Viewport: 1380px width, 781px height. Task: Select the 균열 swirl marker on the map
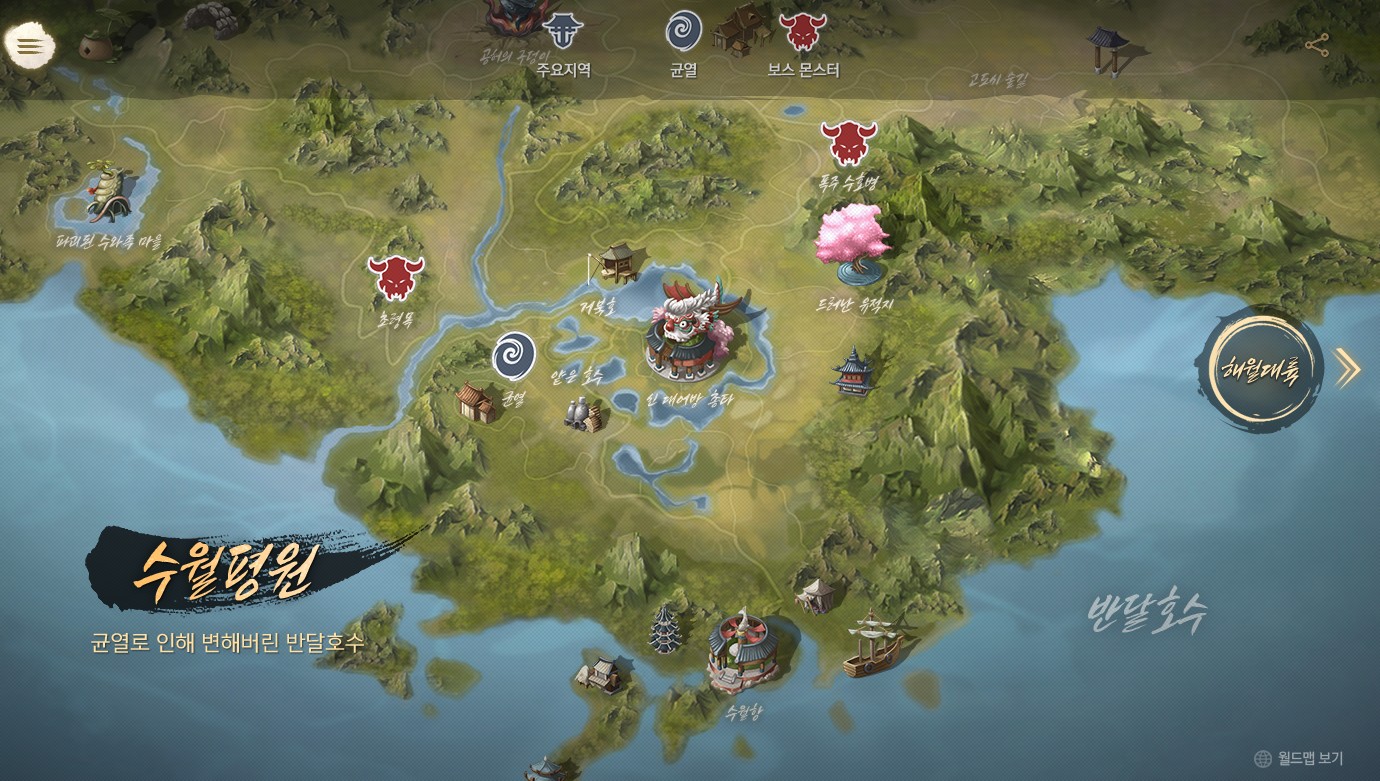pos(514,357)
